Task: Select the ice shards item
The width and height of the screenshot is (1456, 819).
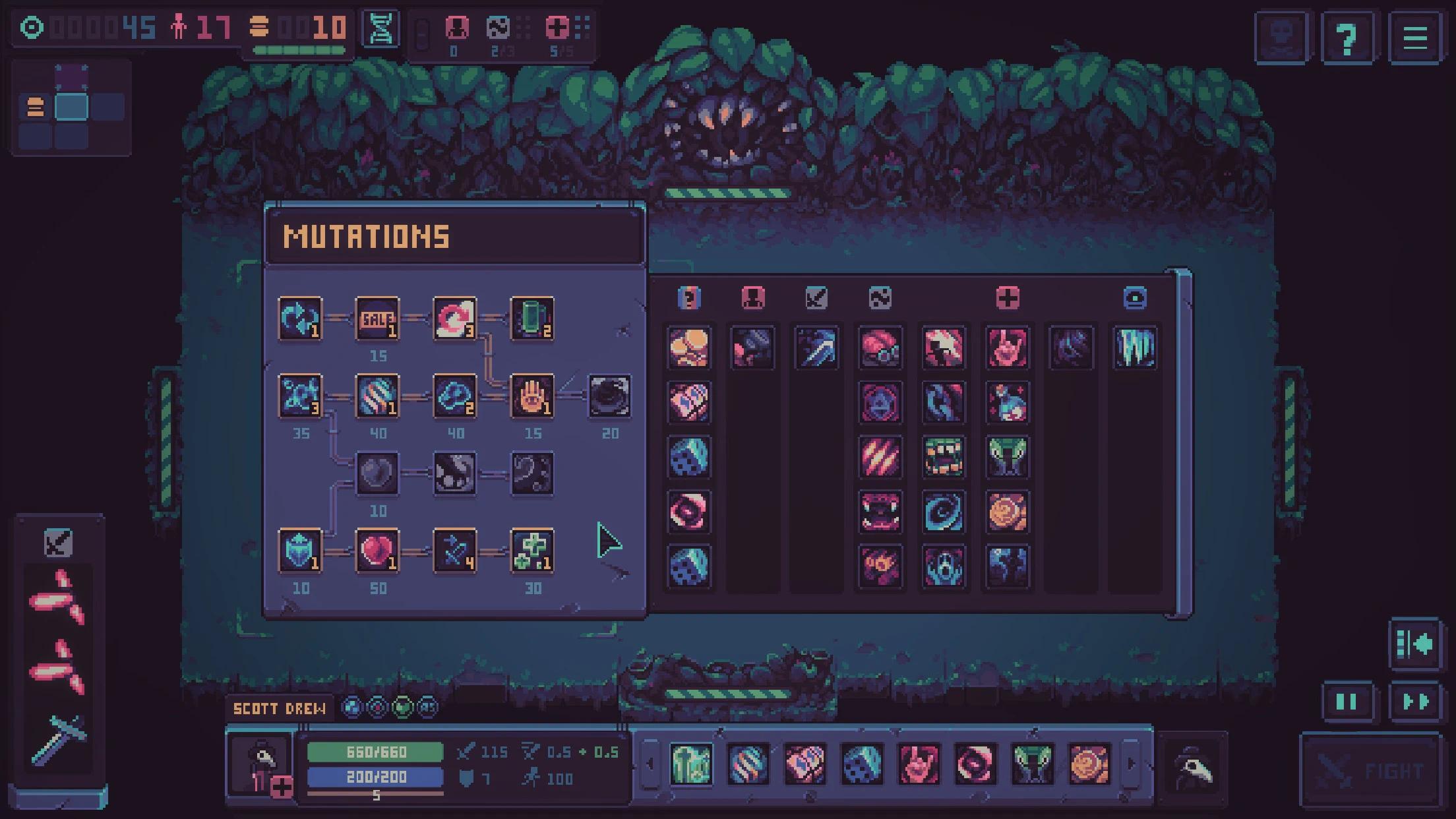Action: click(x=1134, y=348)
